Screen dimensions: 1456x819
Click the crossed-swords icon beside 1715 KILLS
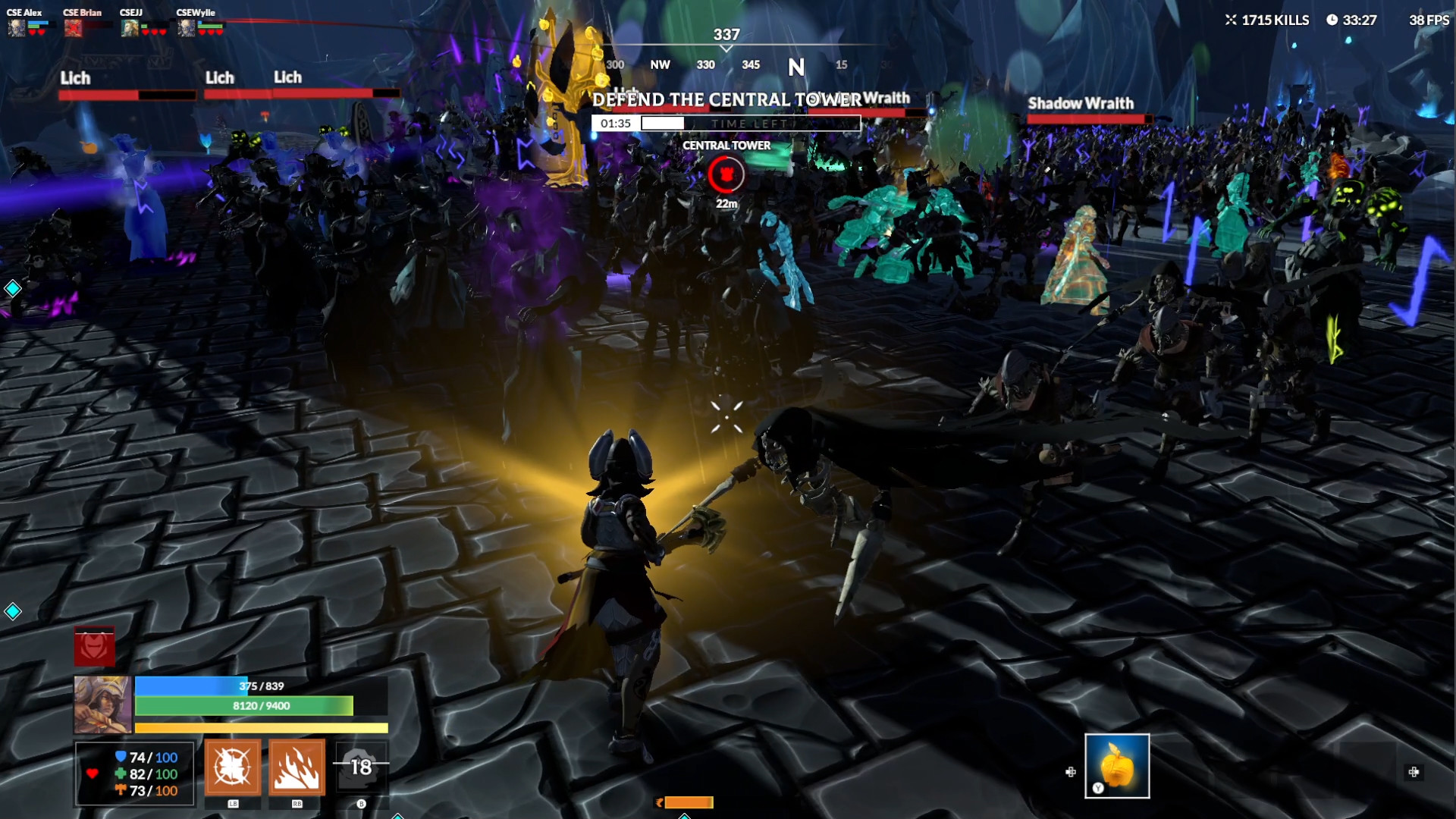[1230, 20]
